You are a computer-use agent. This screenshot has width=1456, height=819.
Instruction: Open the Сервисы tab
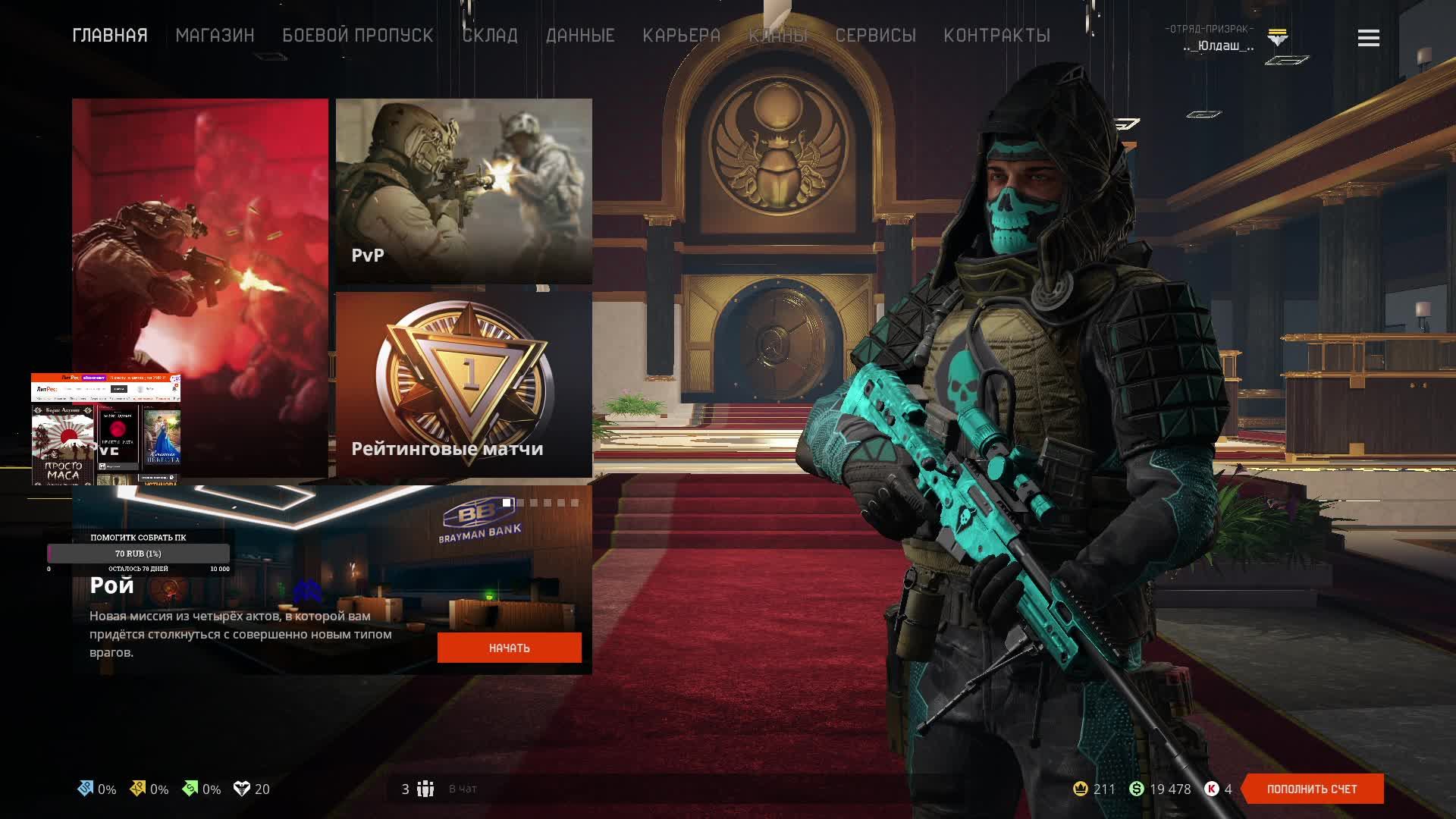coord(875,36)
